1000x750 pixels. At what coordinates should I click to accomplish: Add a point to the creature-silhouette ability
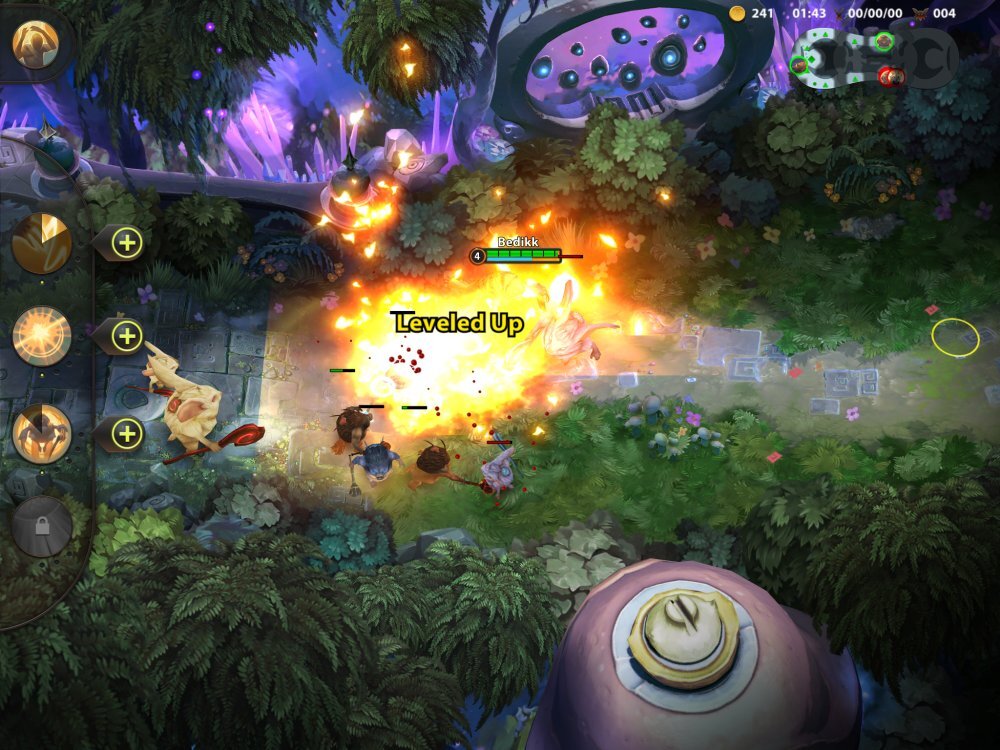point(127,433)
